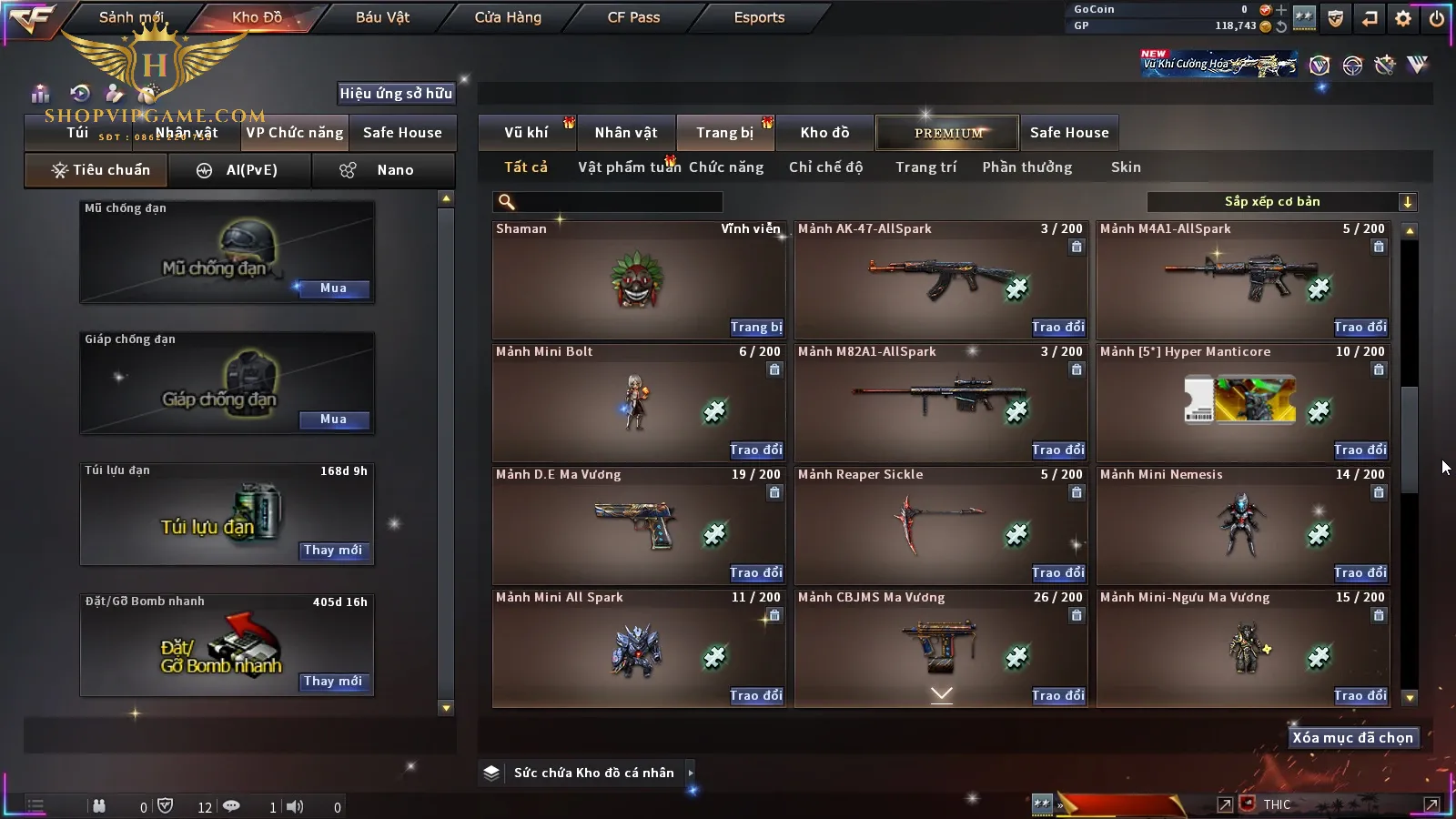Screen dimensions: 1456x819
Task: Select the Mảnh Reaper Sickle item
Action: tap(940, 524)
